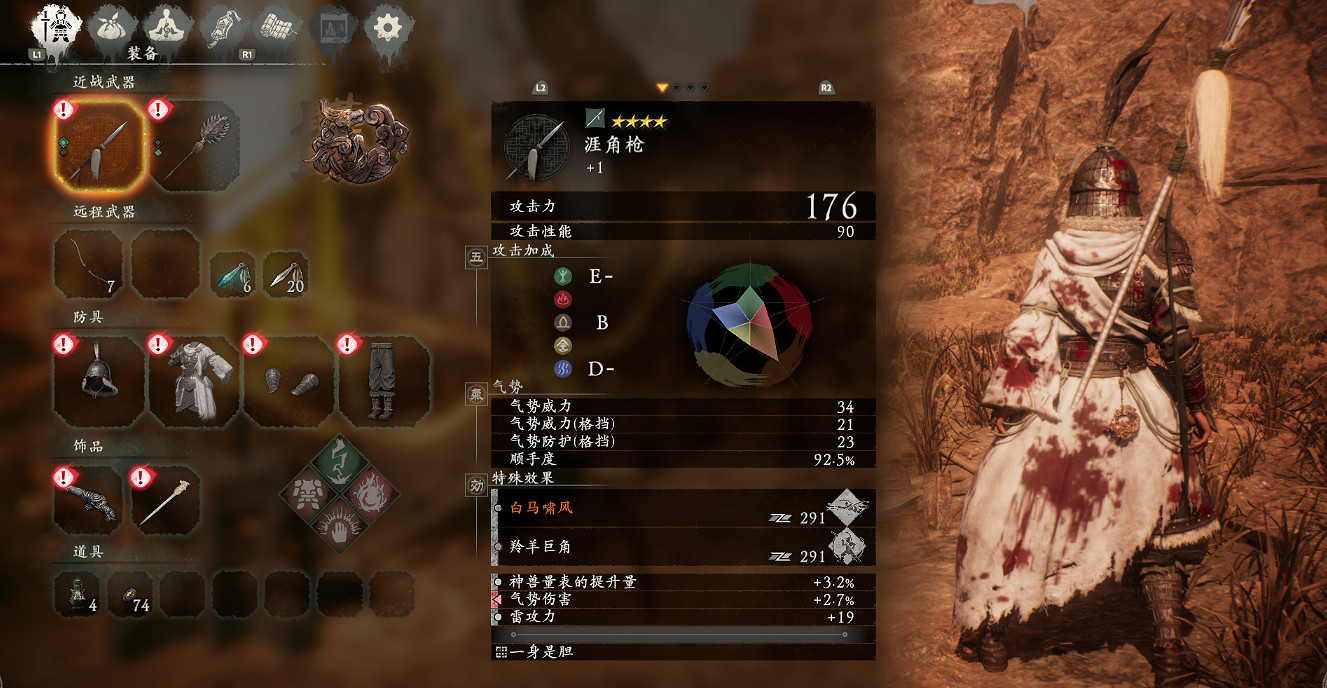Viewport: 1327px width, 688px height.
Task: Select the feathered second melee weapon slot
Action: coord(193,146)
